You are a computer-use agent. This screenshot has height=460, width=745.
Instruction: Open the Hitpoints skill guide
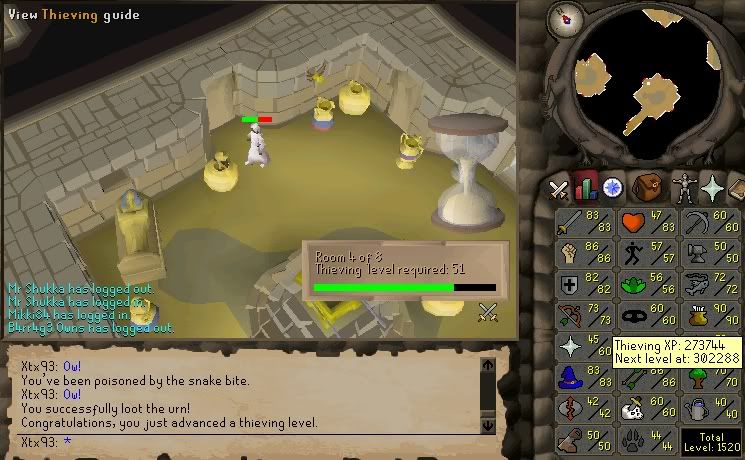pyautogui.click(x=647, y=223)
